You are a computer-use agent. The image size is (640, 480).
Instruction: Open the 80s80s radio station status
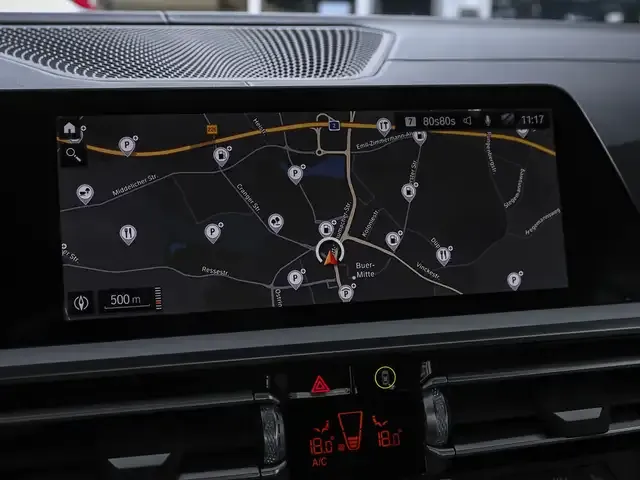pos(439,121)
